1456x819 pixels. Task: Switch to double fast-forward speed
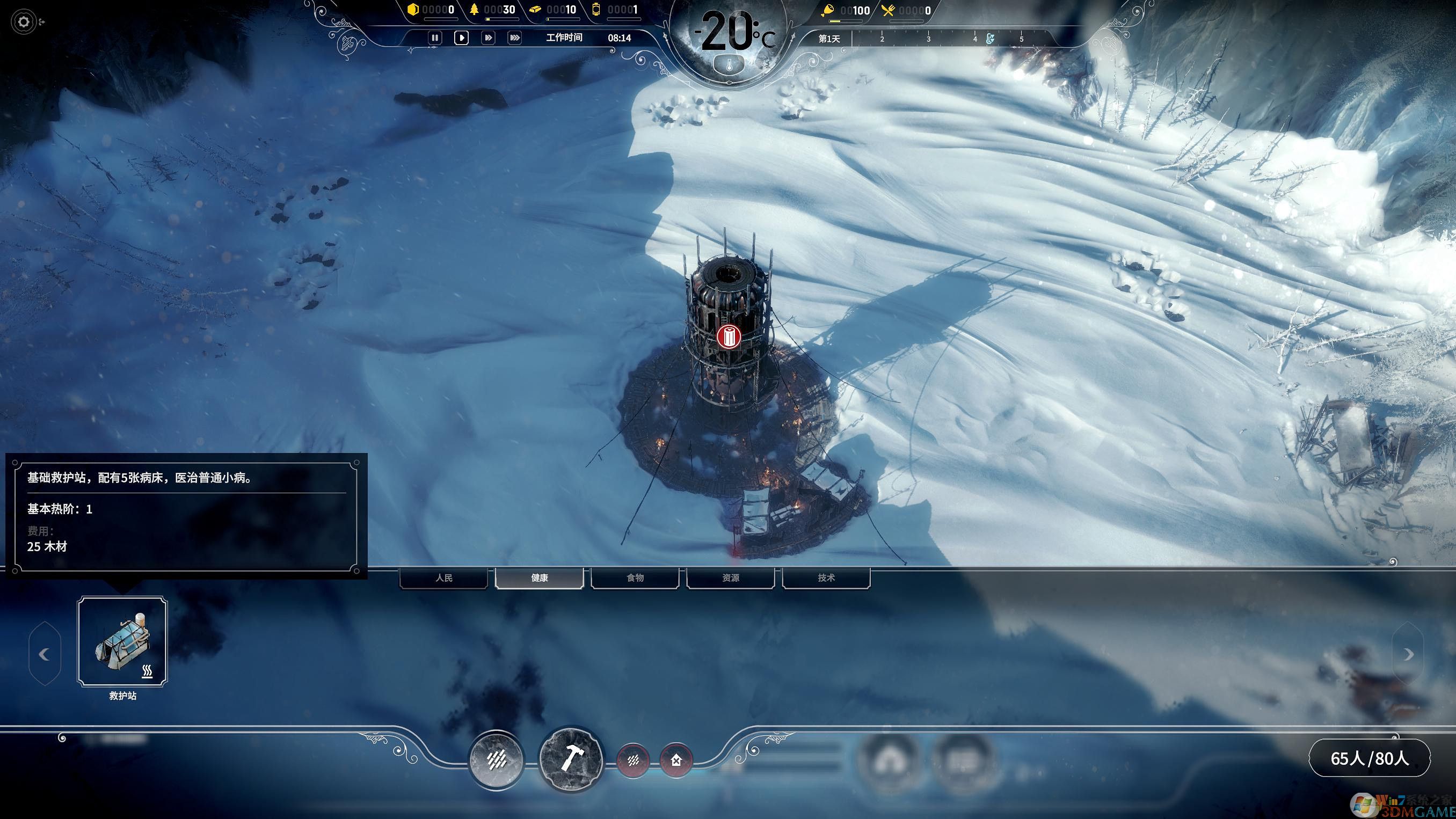click(488, 38)
